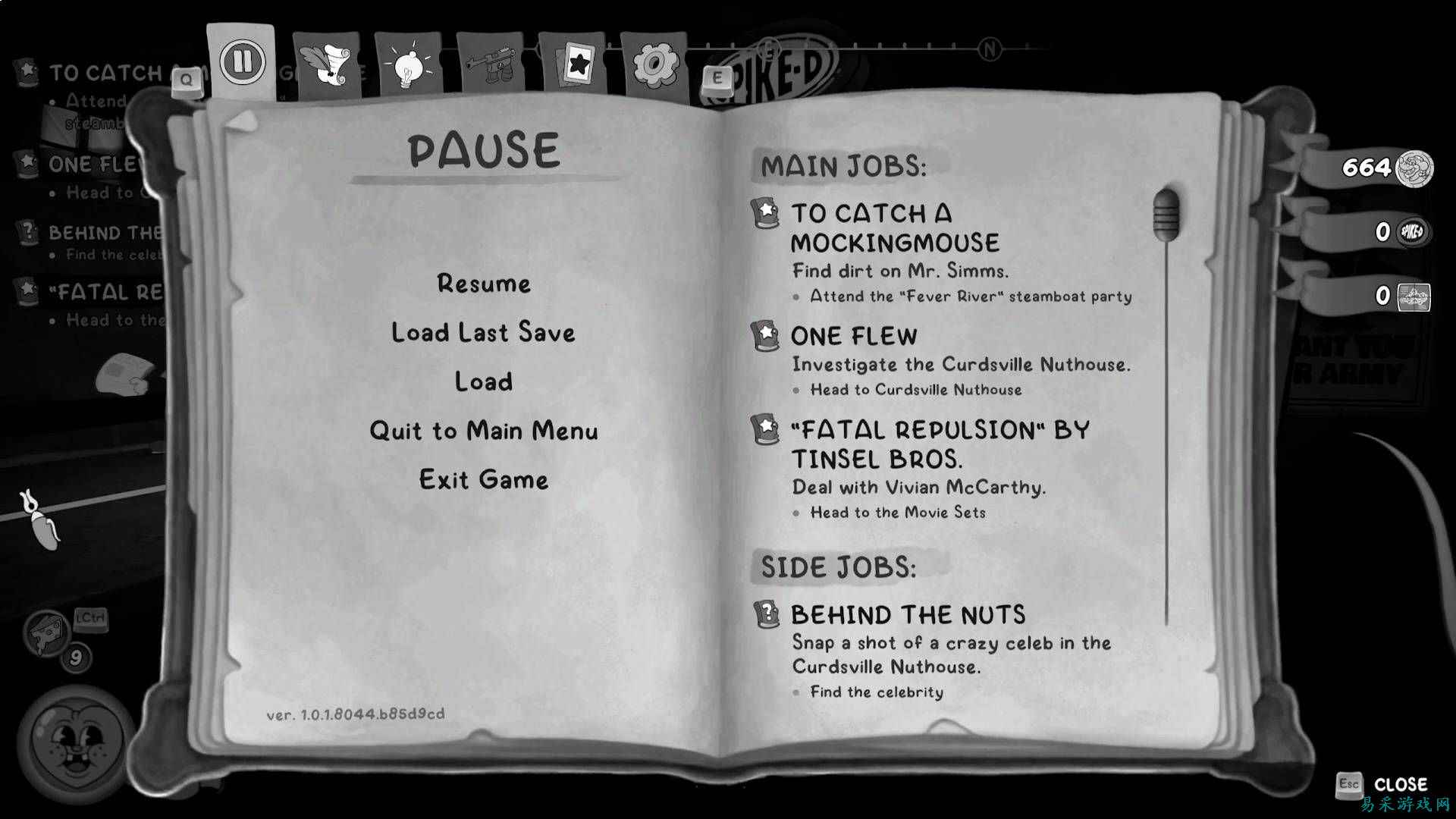Choose Quit to Main Menu
Viewport: 1456px width, 819px height.
(x=483, y=431)
